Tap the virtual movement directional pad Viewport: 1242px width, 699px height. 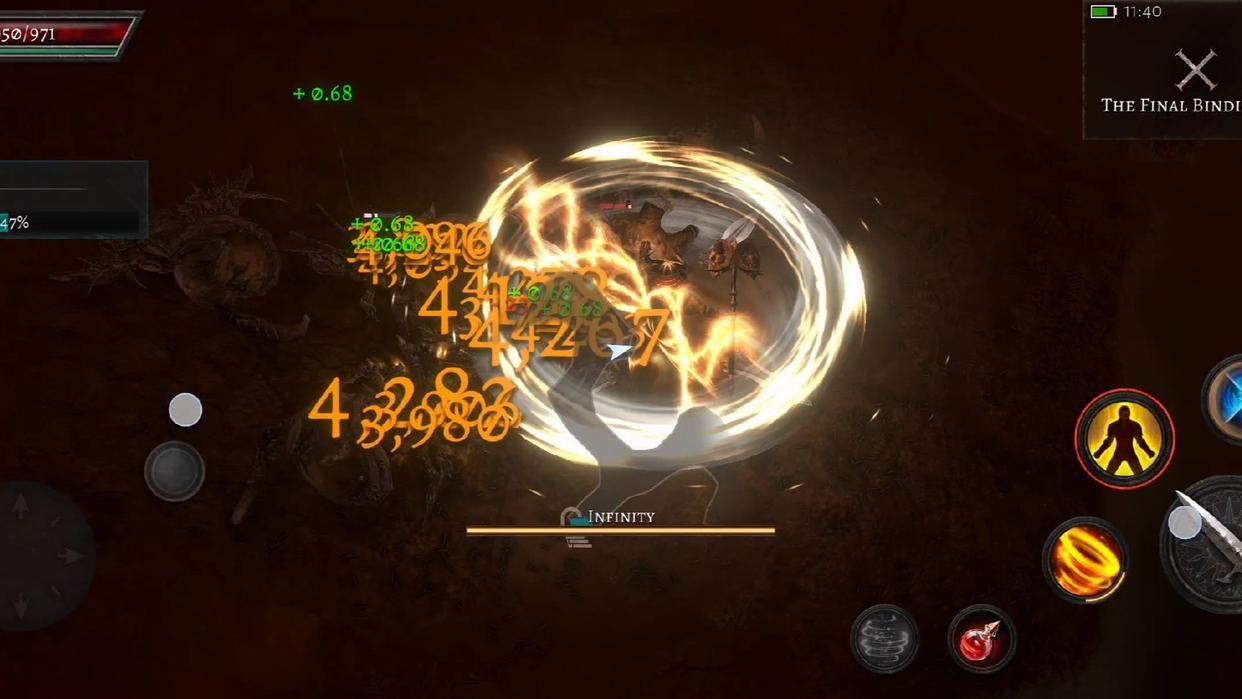[45, 556]
